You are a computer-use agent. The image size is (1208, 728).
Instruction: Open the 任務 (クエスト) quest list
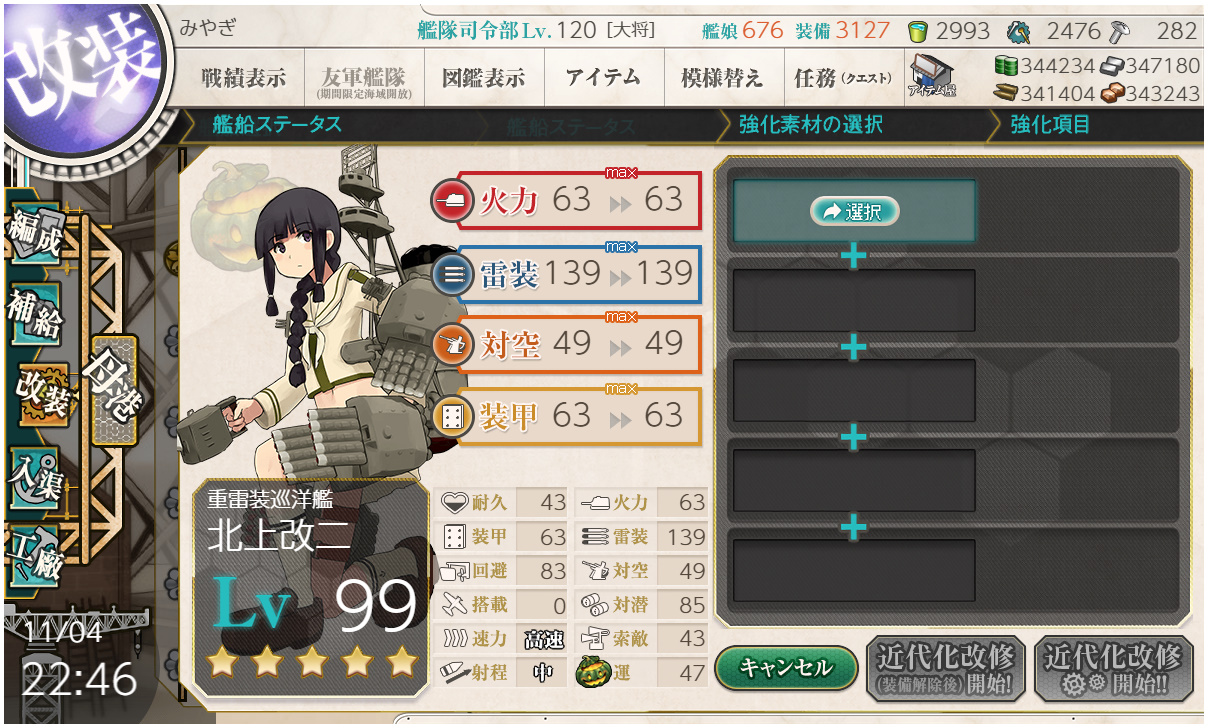[843, 79]
